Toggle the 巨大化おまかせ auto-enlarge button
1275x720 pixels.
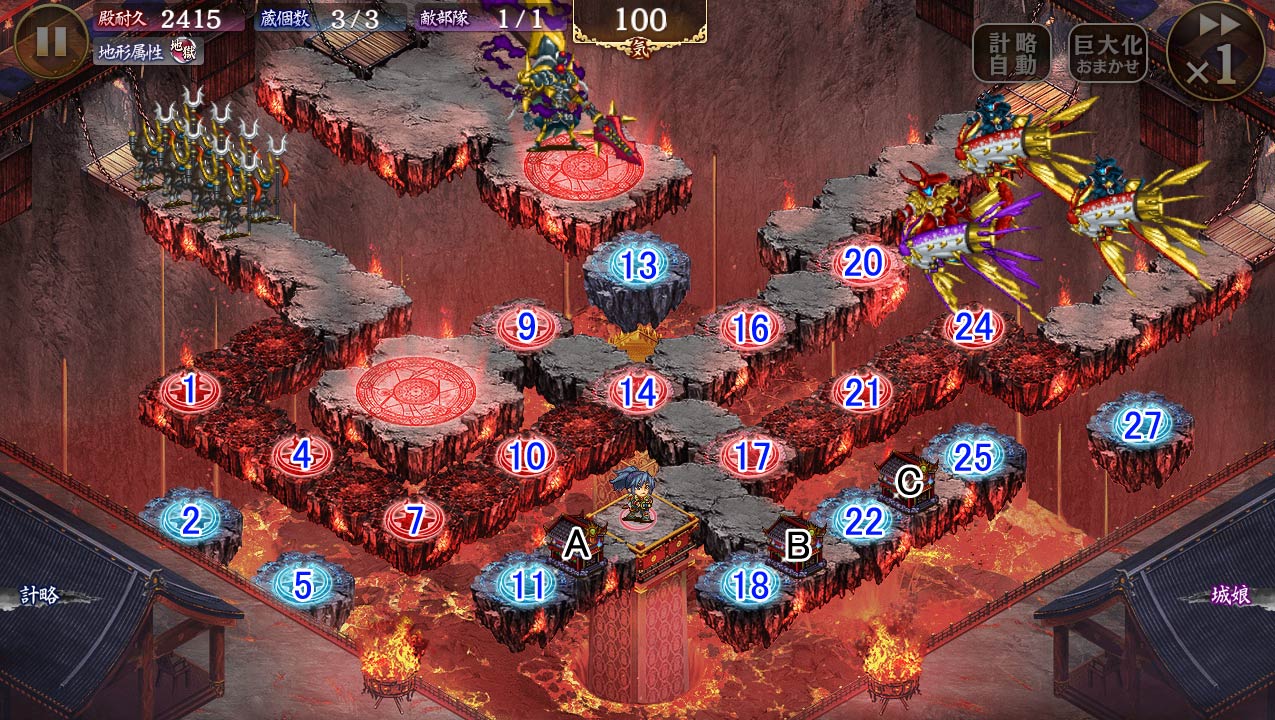pos(1107,52)
